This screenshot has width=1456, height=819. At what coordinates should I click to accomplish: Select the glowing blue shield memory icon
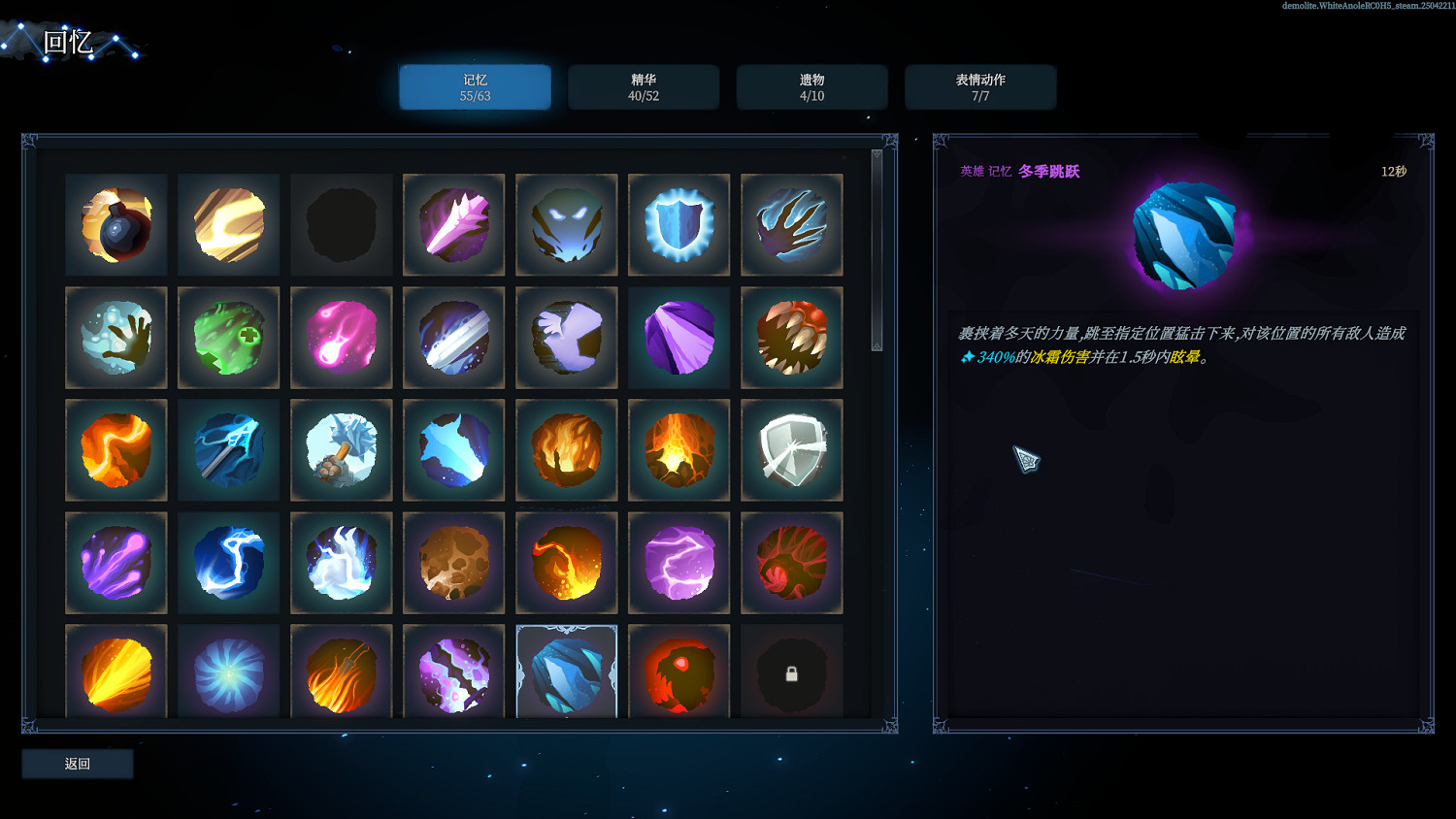tap(678, 224)
